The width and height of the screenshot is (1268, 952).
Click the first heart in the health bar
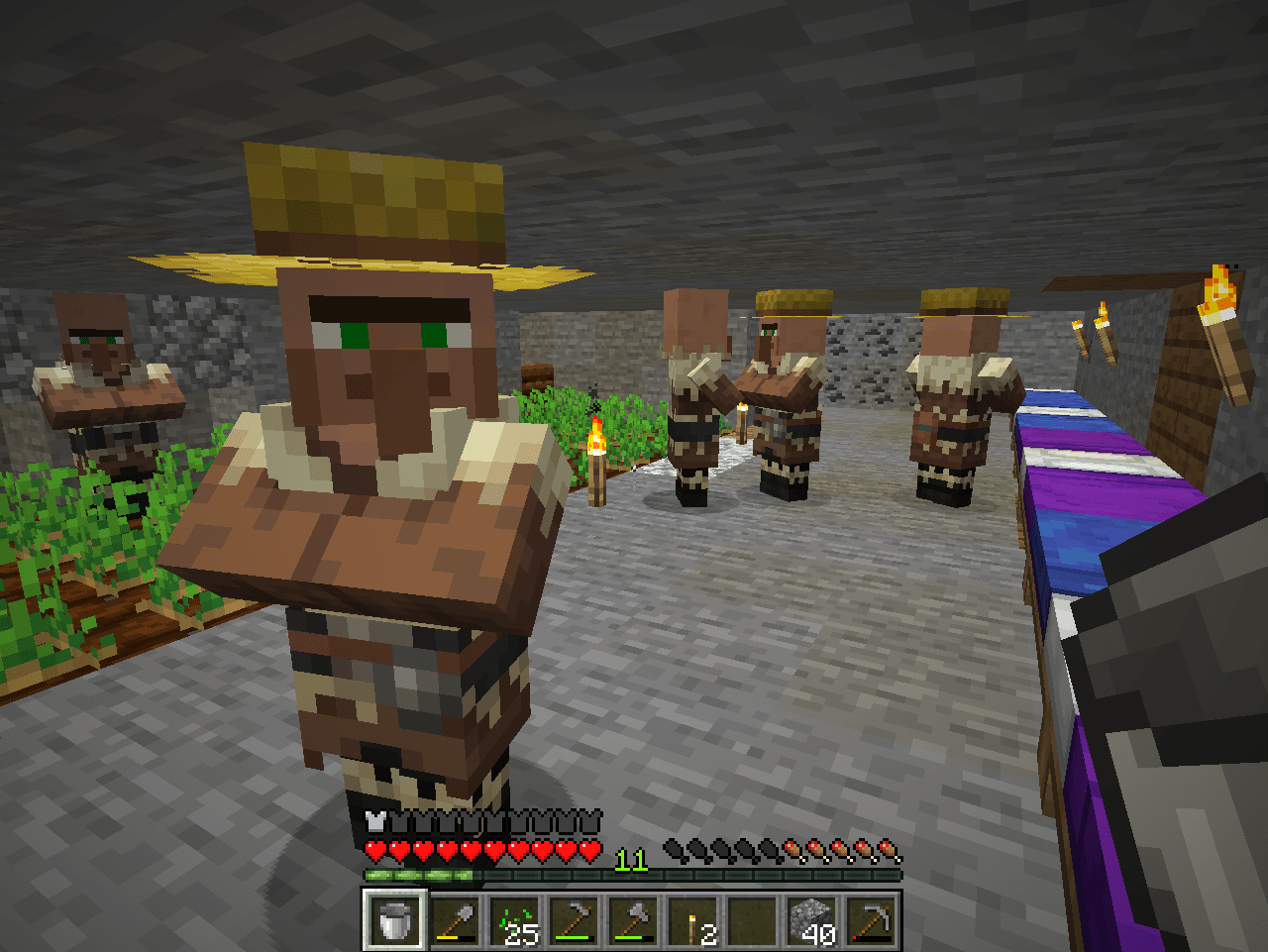tap(374, 850)
